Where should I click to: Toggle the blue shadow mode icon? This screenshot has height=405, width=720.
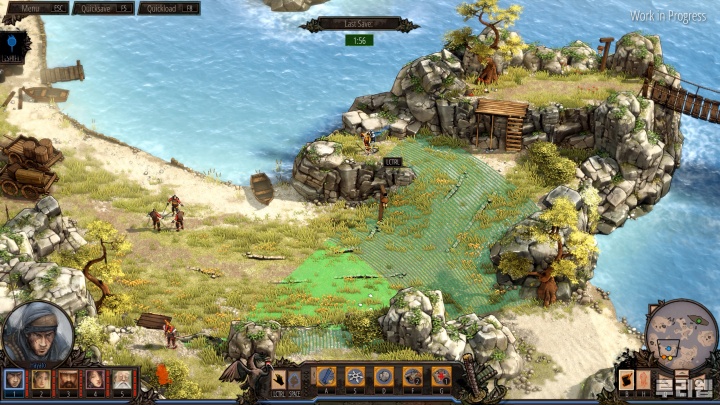[12, 43]
